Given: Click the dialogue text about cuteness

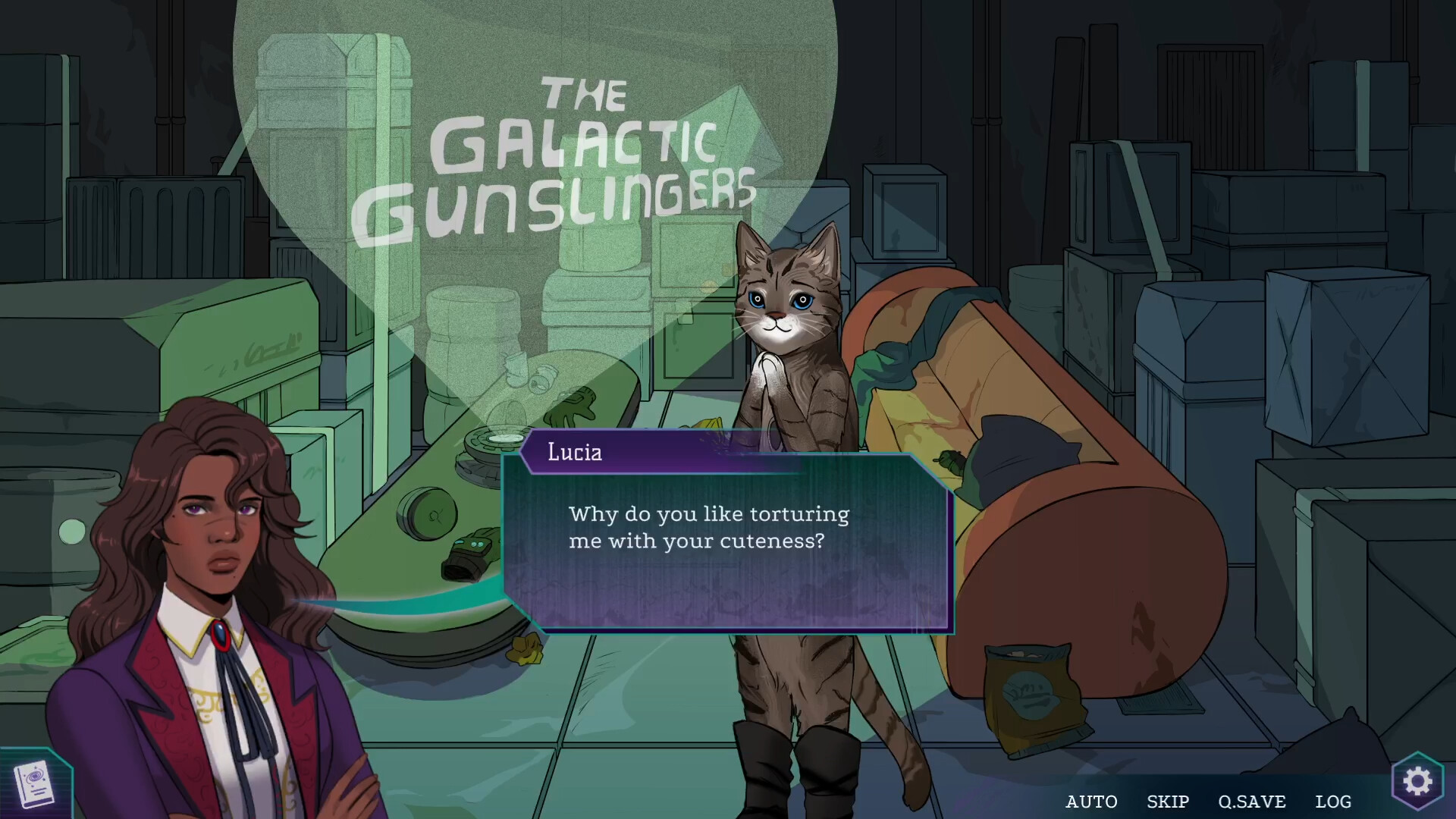Looking at the screenshot, I should 708,528.
